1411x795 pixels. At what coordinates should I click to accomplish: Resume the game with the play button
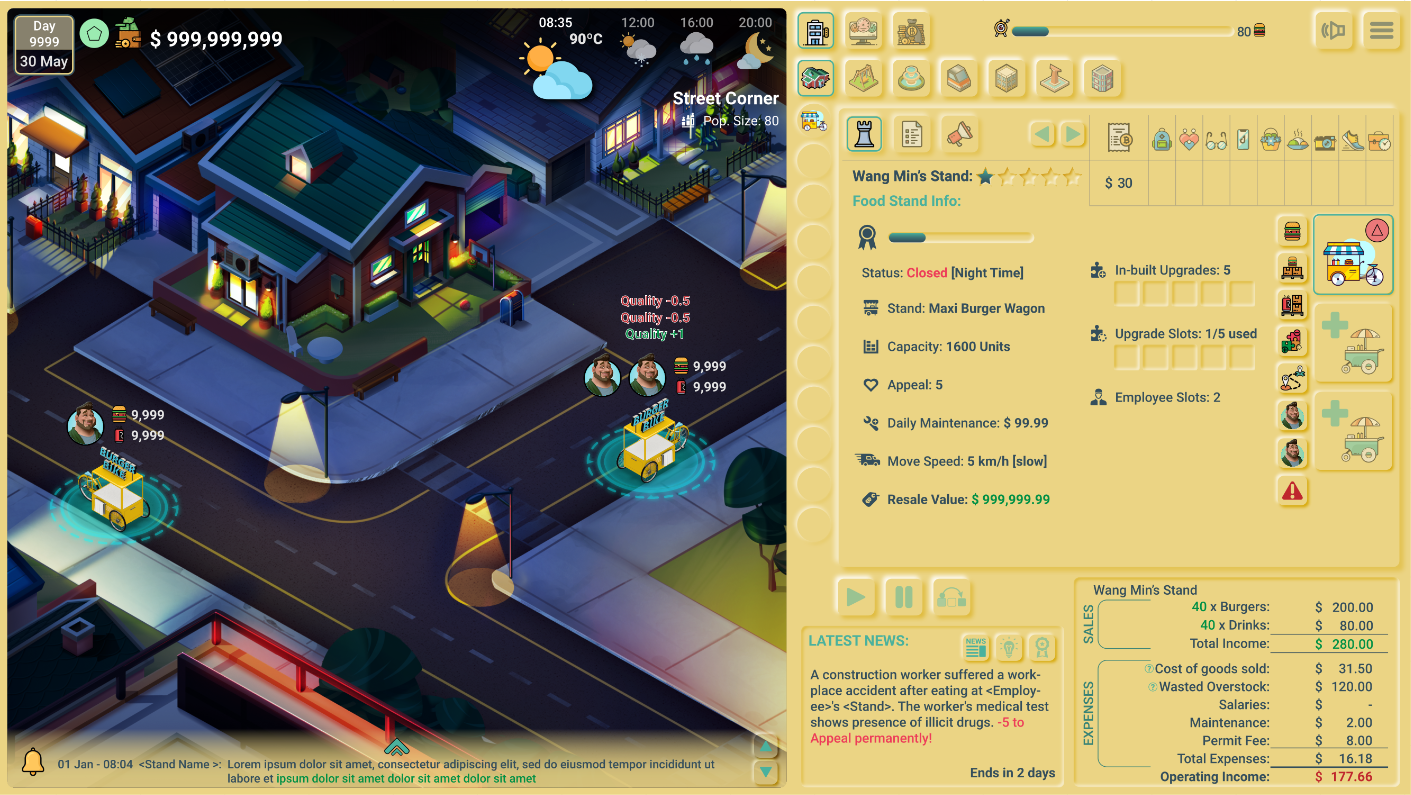(x=856, y=598)
